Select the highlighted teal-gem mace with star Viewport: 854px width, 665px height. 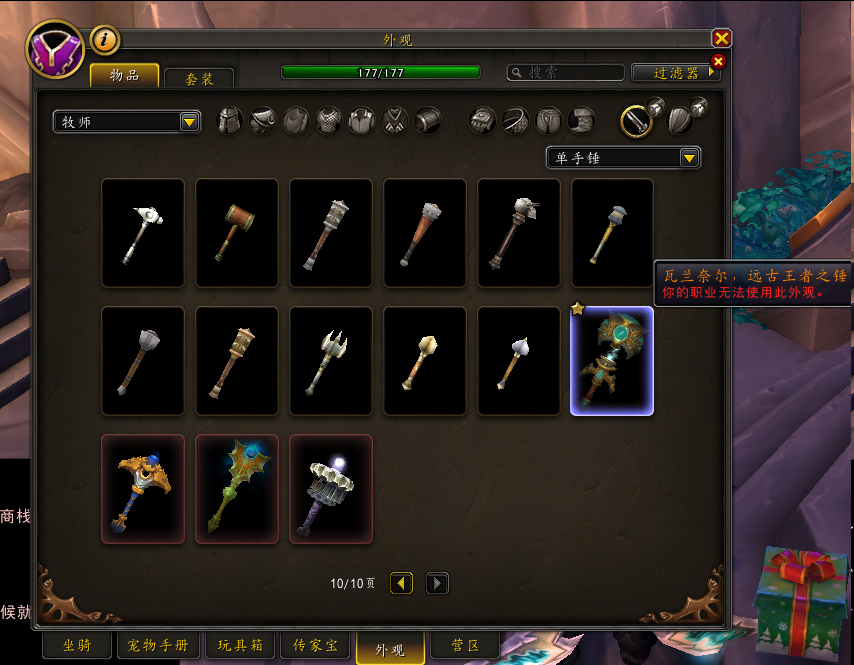click(x=612, y=361)
